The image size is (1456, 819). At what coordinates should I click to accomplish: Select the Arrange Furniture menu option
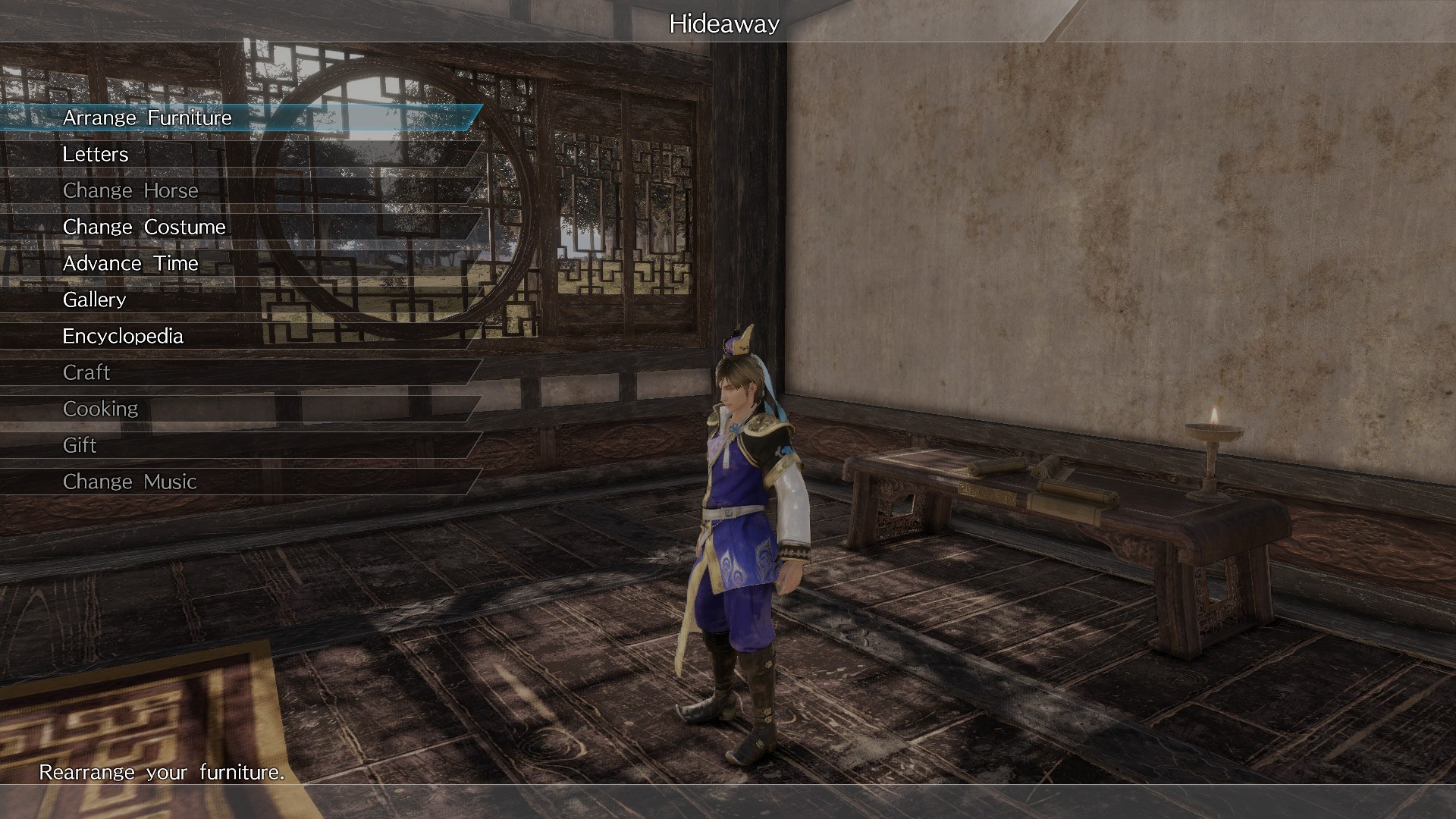(147, 118)
